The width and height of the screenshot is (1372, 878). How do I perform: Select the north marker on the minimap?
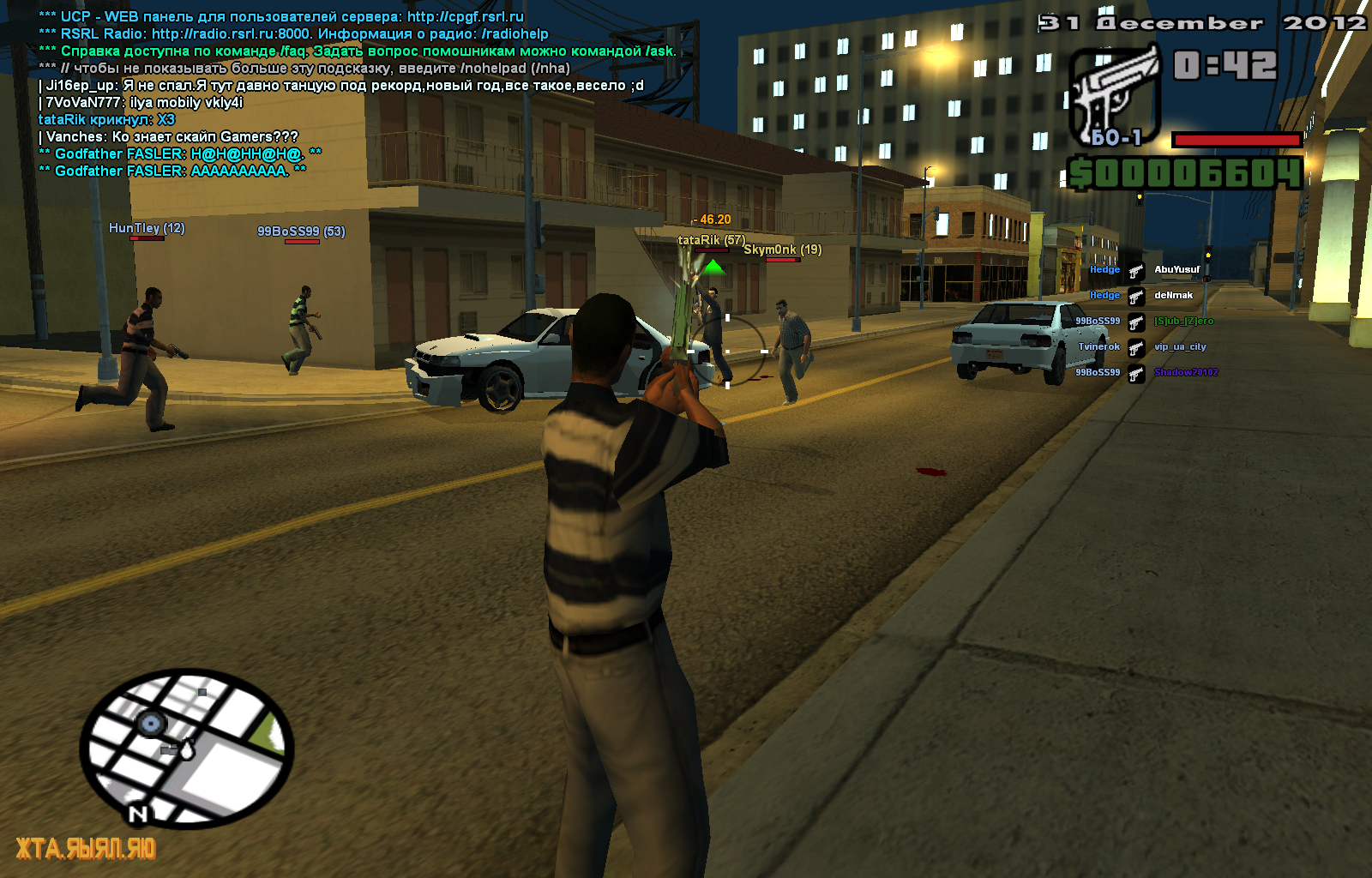[x=138, y=814]
